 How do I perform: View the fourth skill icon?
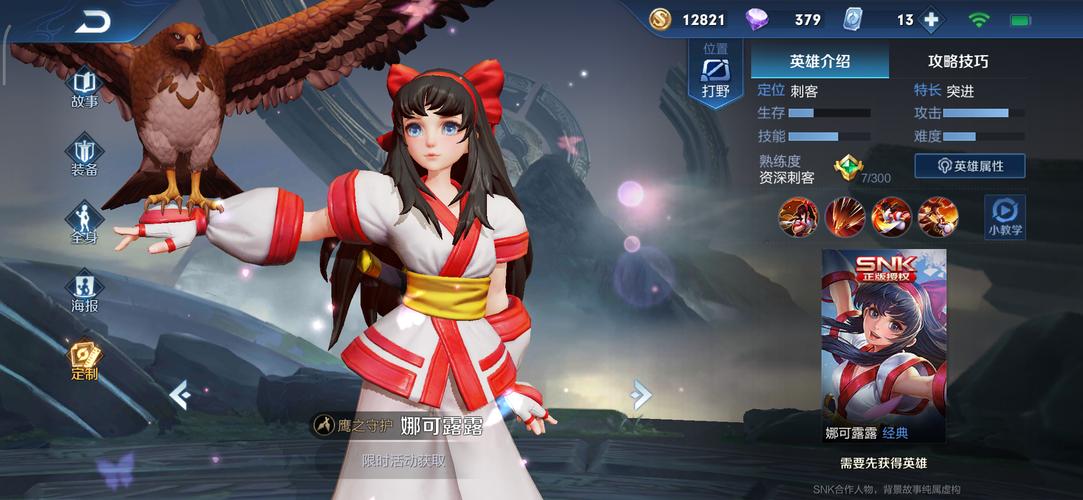(x=938, y=216)
